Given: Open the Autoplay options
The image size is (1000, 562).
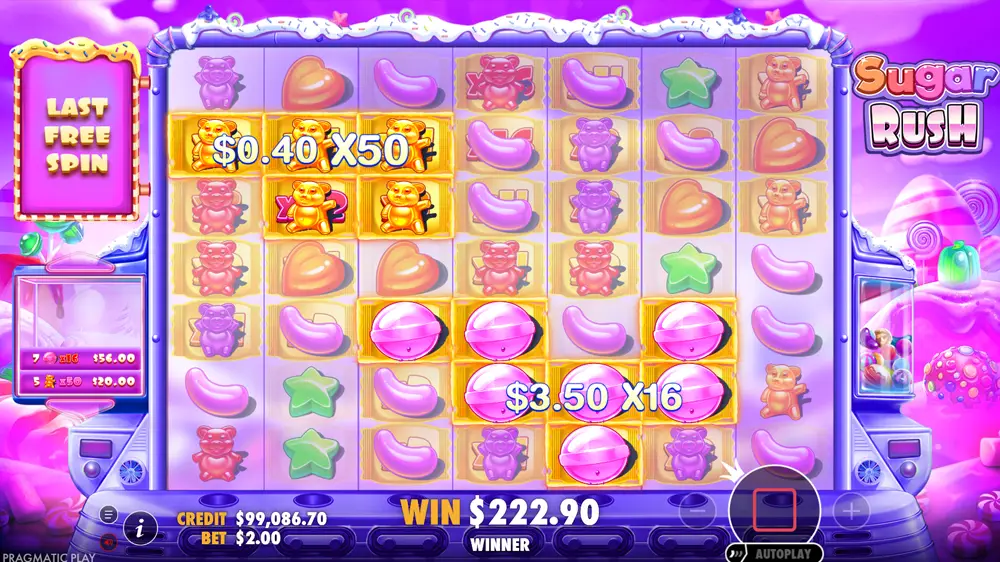Looking at the screenshot, I should 779,552.
